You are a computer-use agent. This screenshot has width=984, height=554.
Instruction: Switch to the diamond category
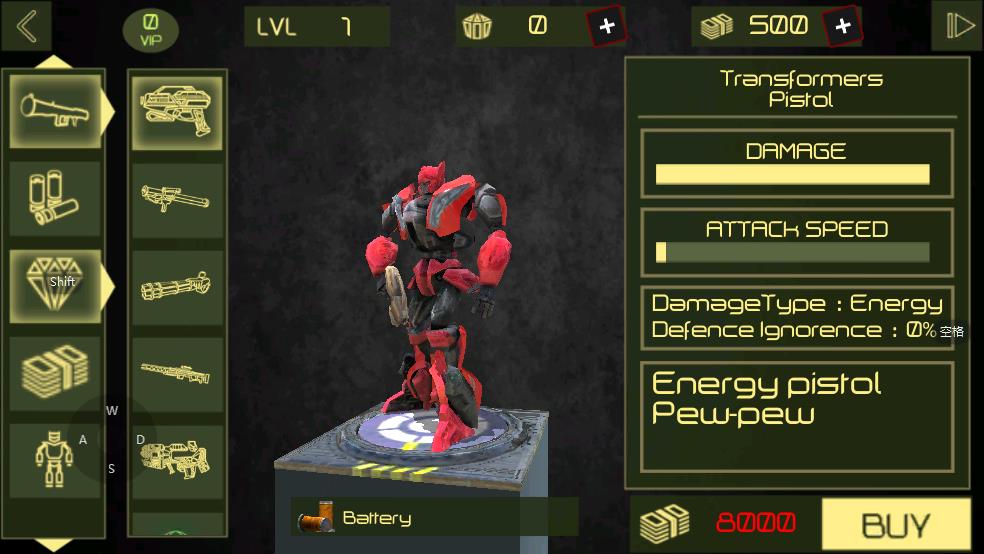click(x=56, y=285)
